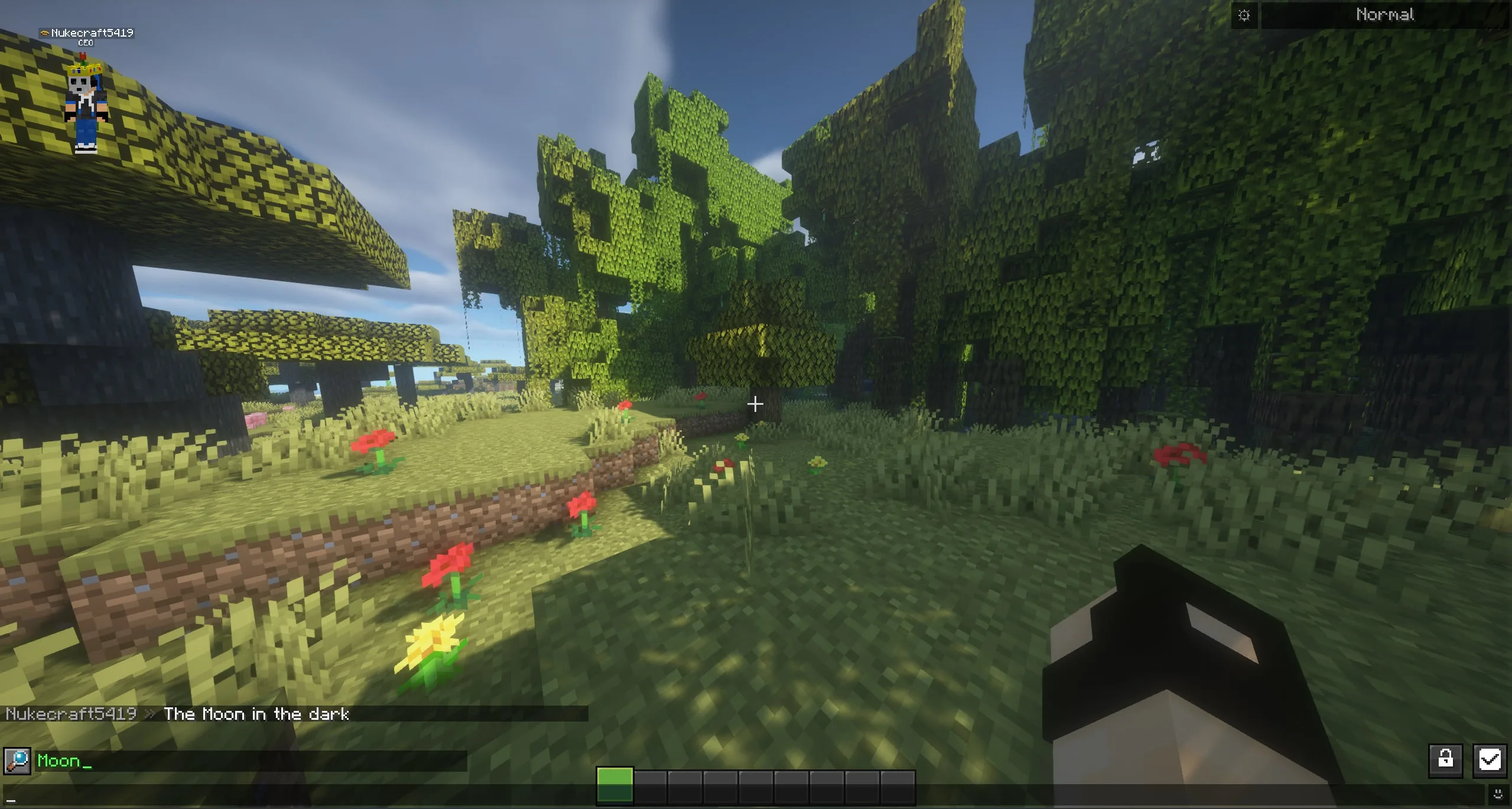The image size is (1512, 809).
Task: Click the magnifying glass chat search icon
Action: pos(17,761)
